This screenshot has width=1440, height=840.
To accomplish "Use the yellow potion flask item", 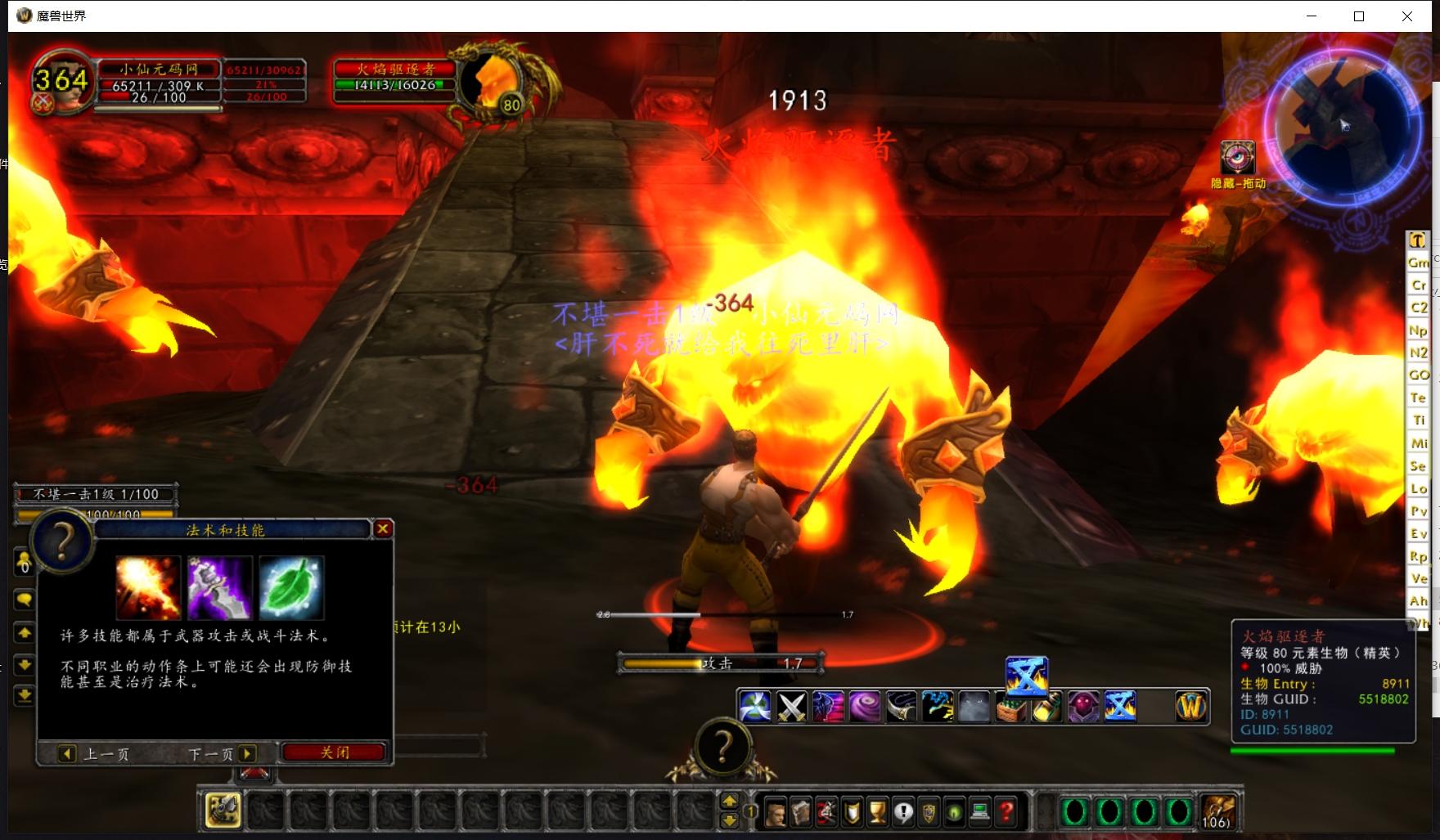I will pos(1047,707).
